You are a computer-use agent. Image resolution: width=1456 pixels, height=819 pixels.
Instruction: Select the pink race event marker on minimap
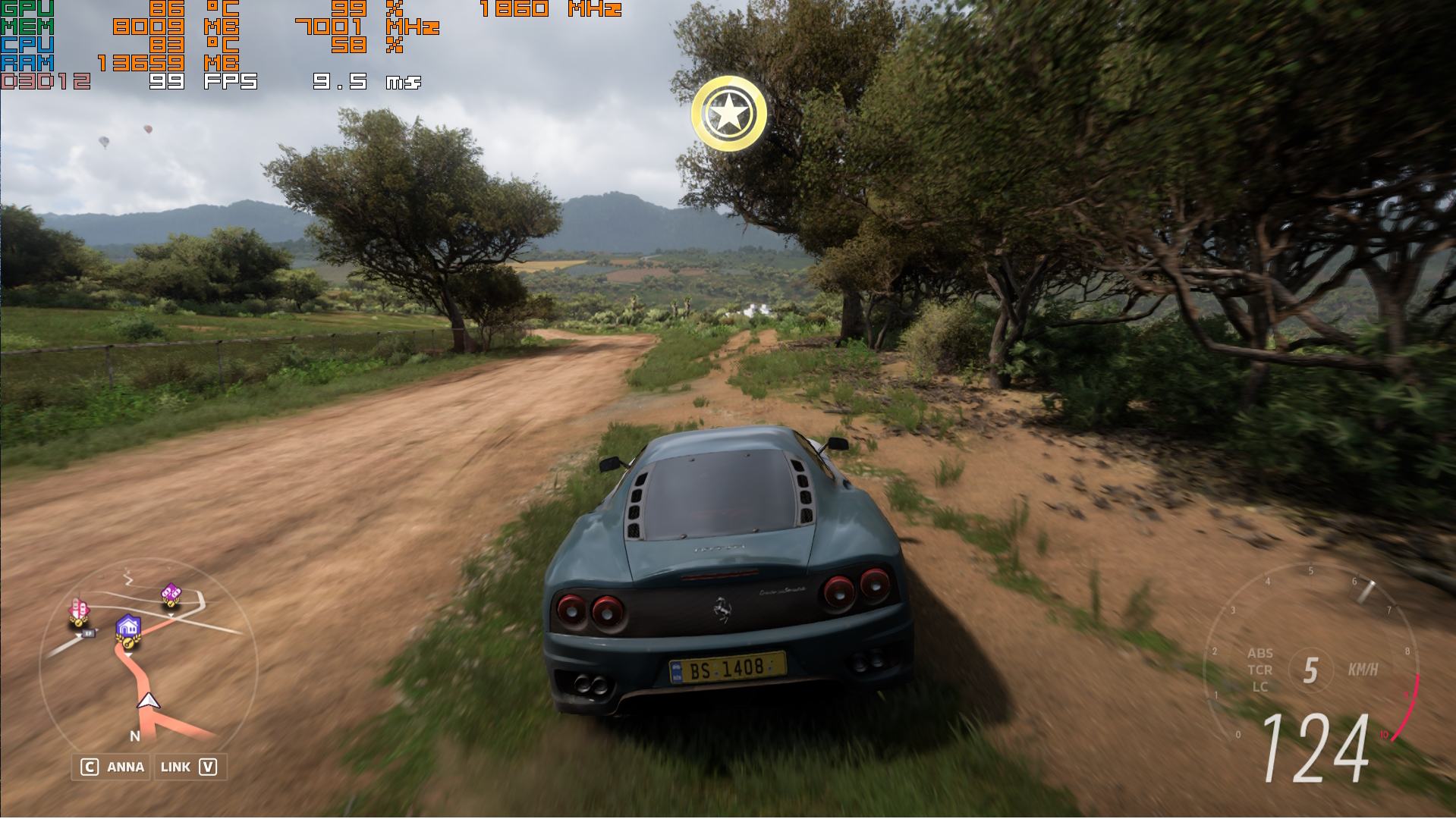78,610
